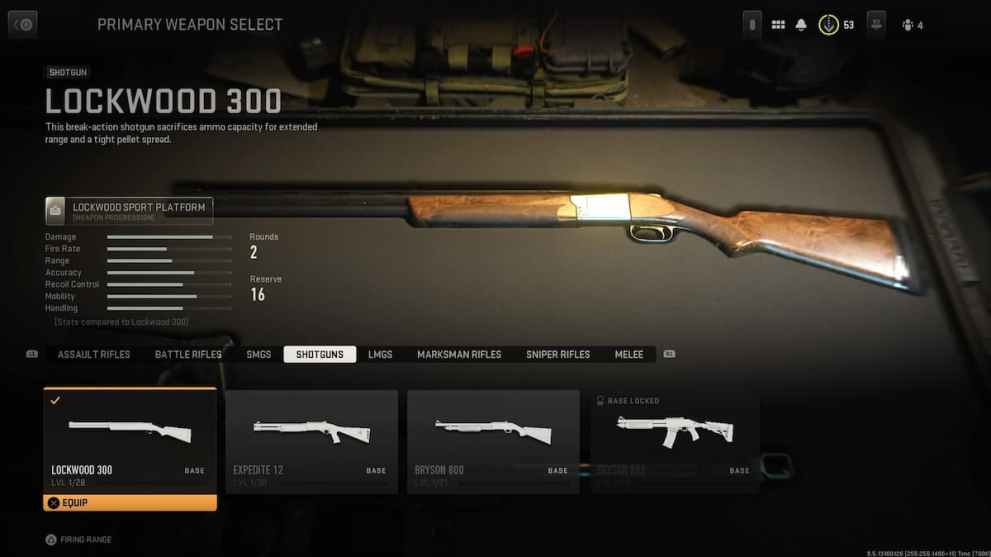Open the Lockwood Sport Platform weapon progression
The height and width of the screenshot is (557, 991).
point(129,211)
